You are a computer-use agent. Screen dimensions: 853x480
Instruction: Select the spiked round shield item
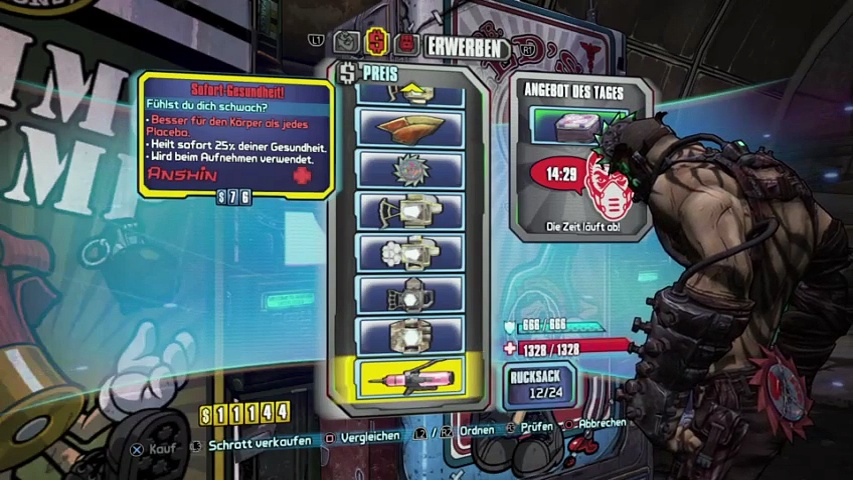410,169
